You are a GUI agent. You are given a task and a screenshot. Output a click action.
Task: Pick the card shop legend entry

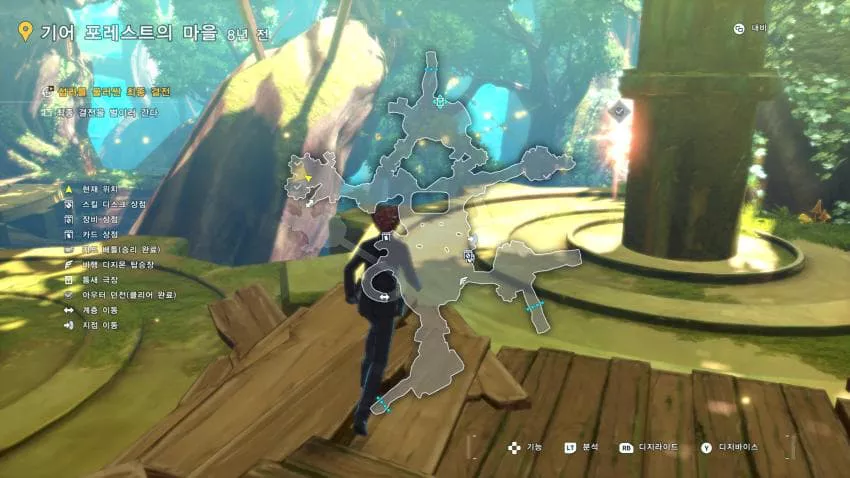100,234
